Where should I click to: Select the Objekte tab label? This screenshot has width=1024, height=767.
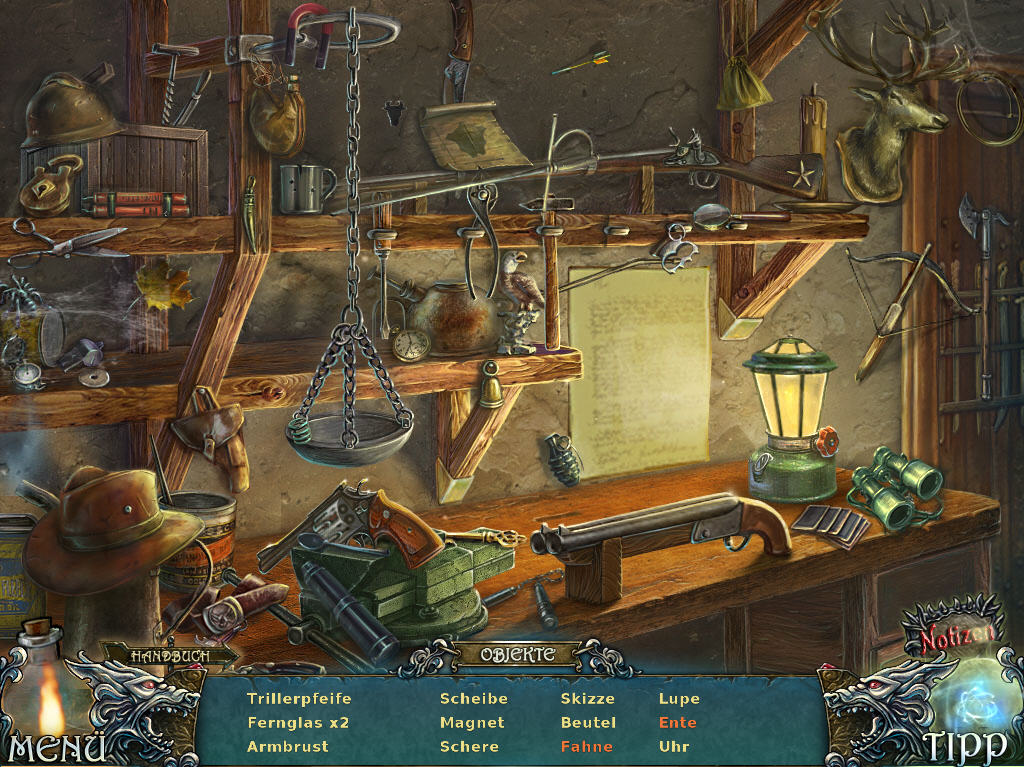tap(517, 655)
